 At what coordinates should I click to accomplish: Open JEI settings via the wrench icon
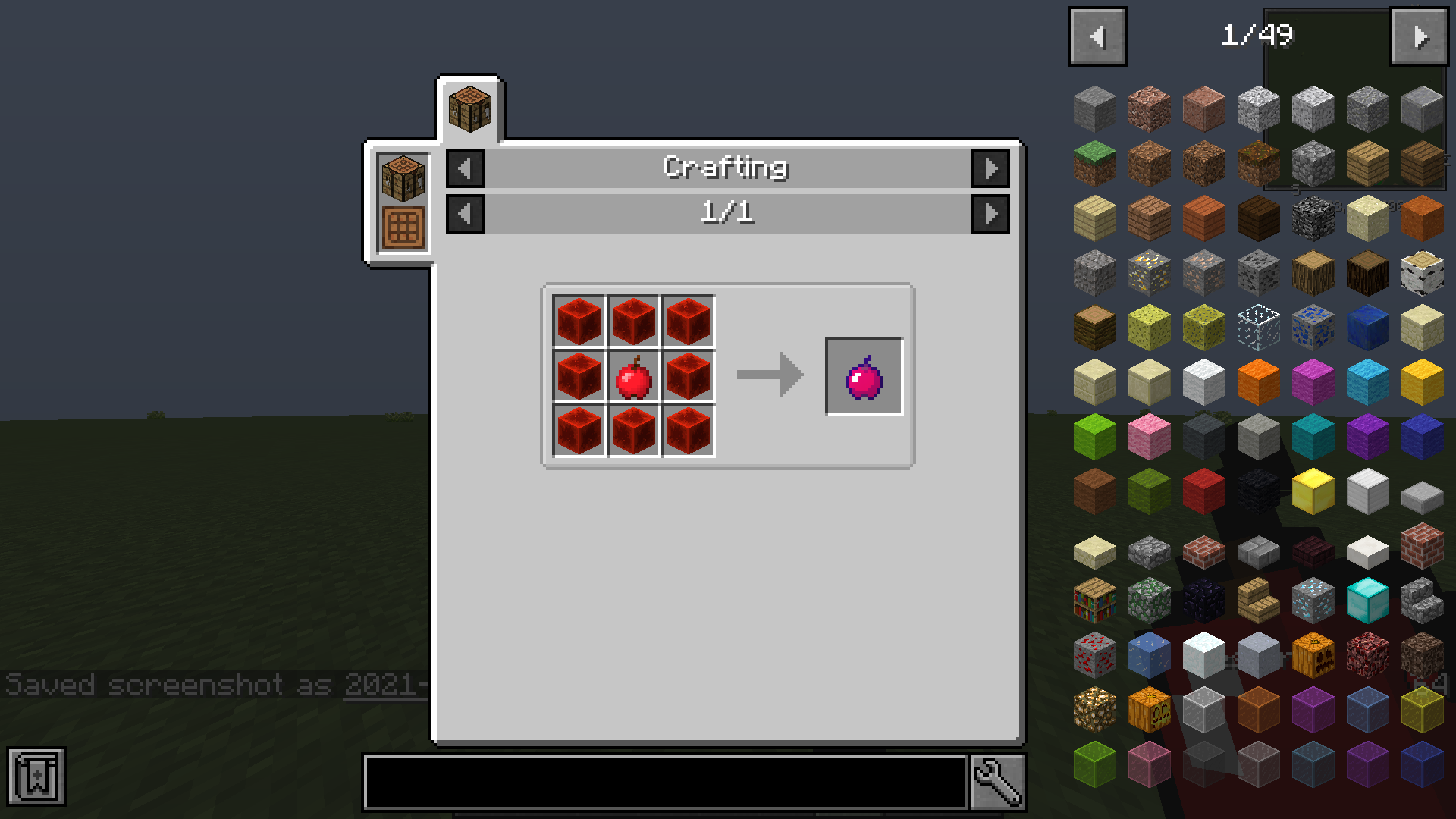(x=997, y=781)
